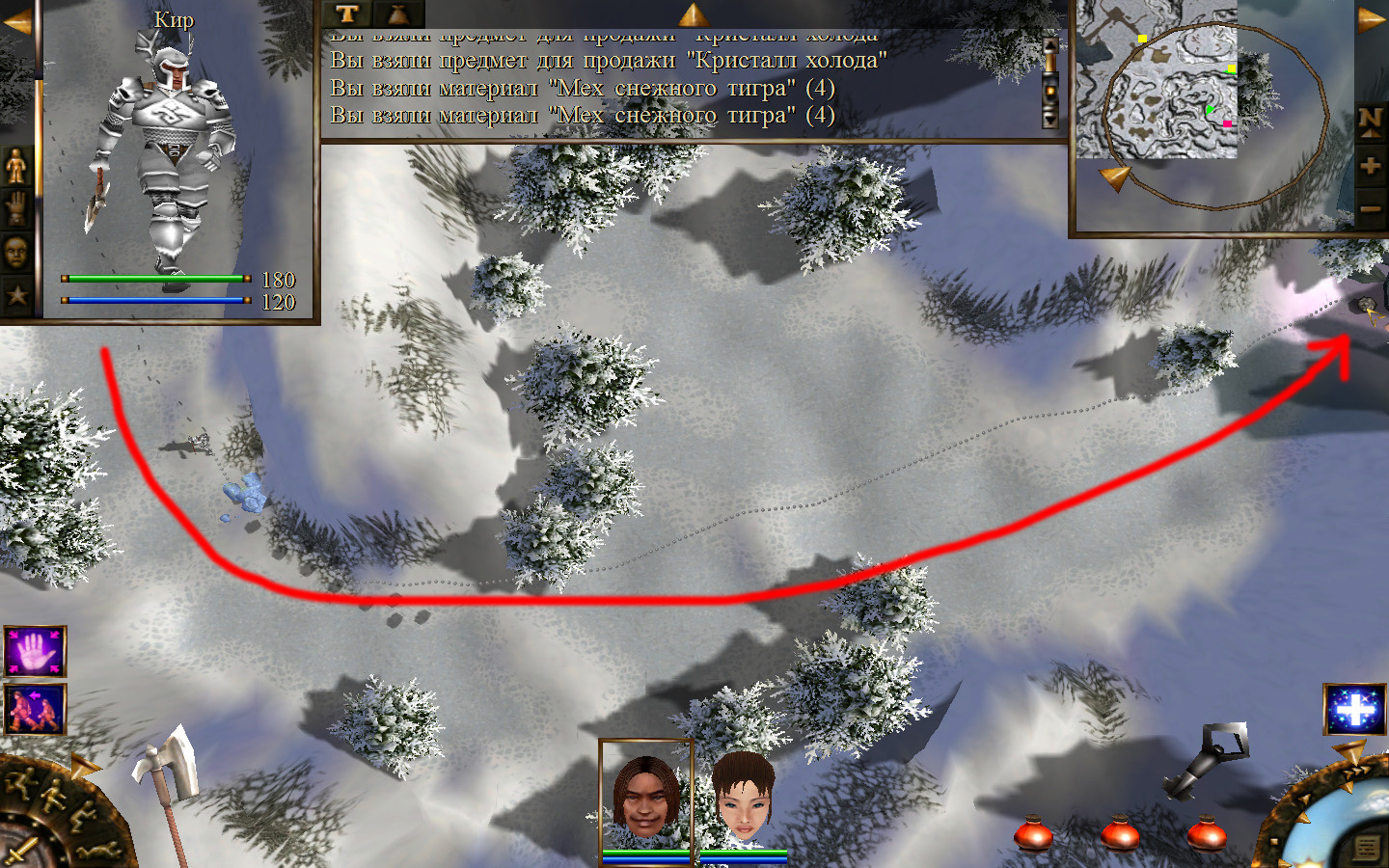This screenshot has height=868, width=1389.
Task: Click the message log scroll-down arrow
Action: click(x=1050, y=120)
